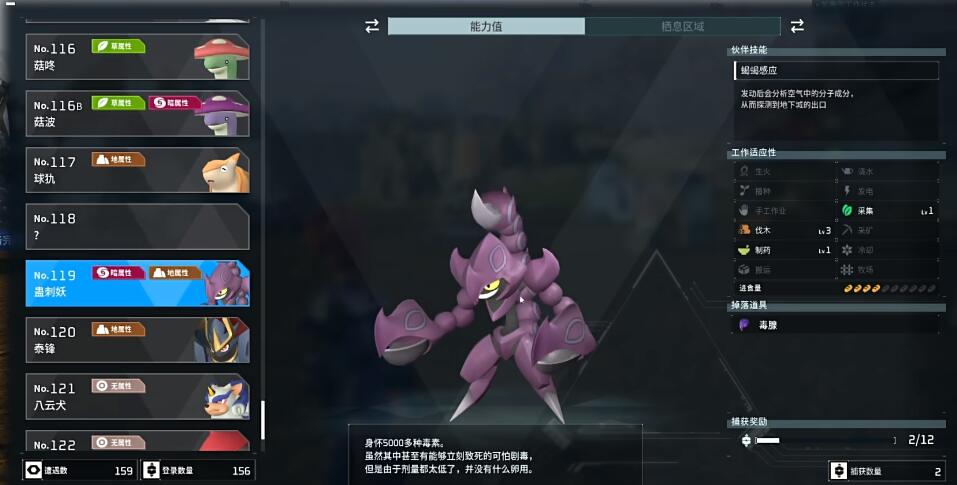Select the 毒腺 drop item
The height and width of the screenshot is (485, 957).
click(835, 325)
